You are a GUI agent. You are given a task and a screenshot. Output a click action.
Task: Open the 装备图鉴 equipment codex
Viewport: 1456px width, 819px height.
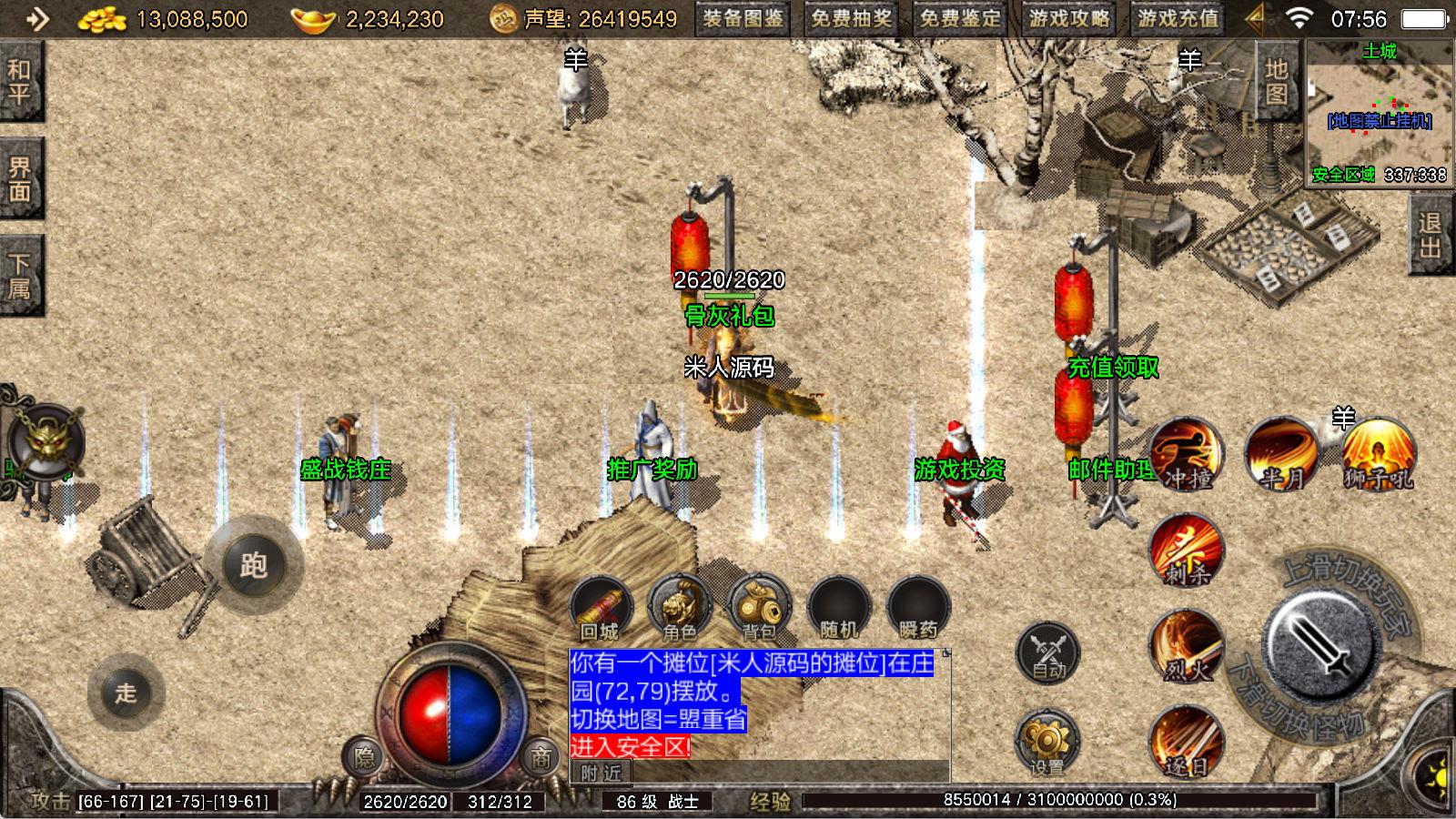pos(743,18)
